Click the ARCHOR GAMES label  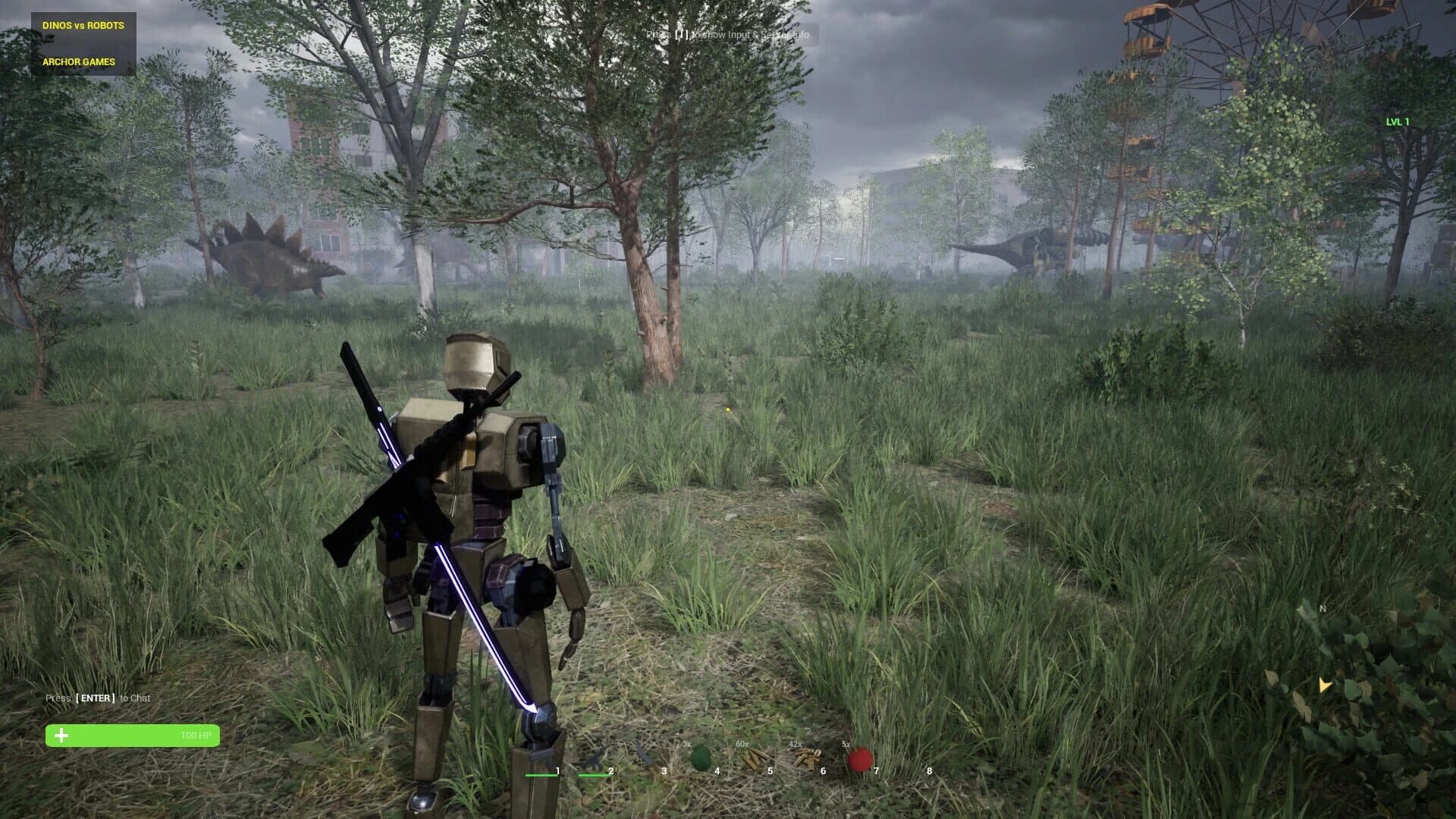tap(78, 62)
